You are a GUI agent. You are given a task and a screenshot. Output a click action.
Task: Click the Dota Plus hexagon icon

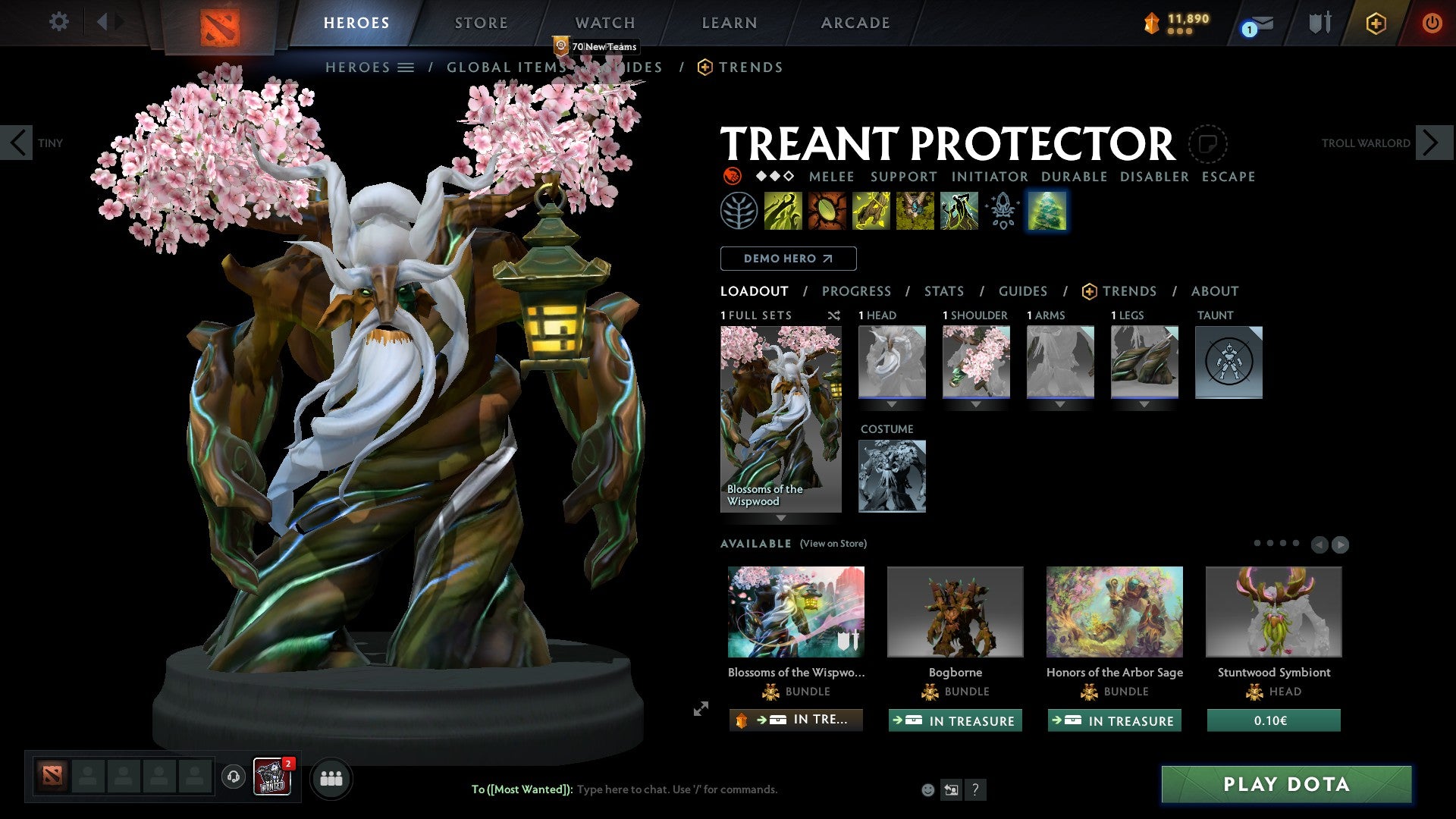(1375, 23)
